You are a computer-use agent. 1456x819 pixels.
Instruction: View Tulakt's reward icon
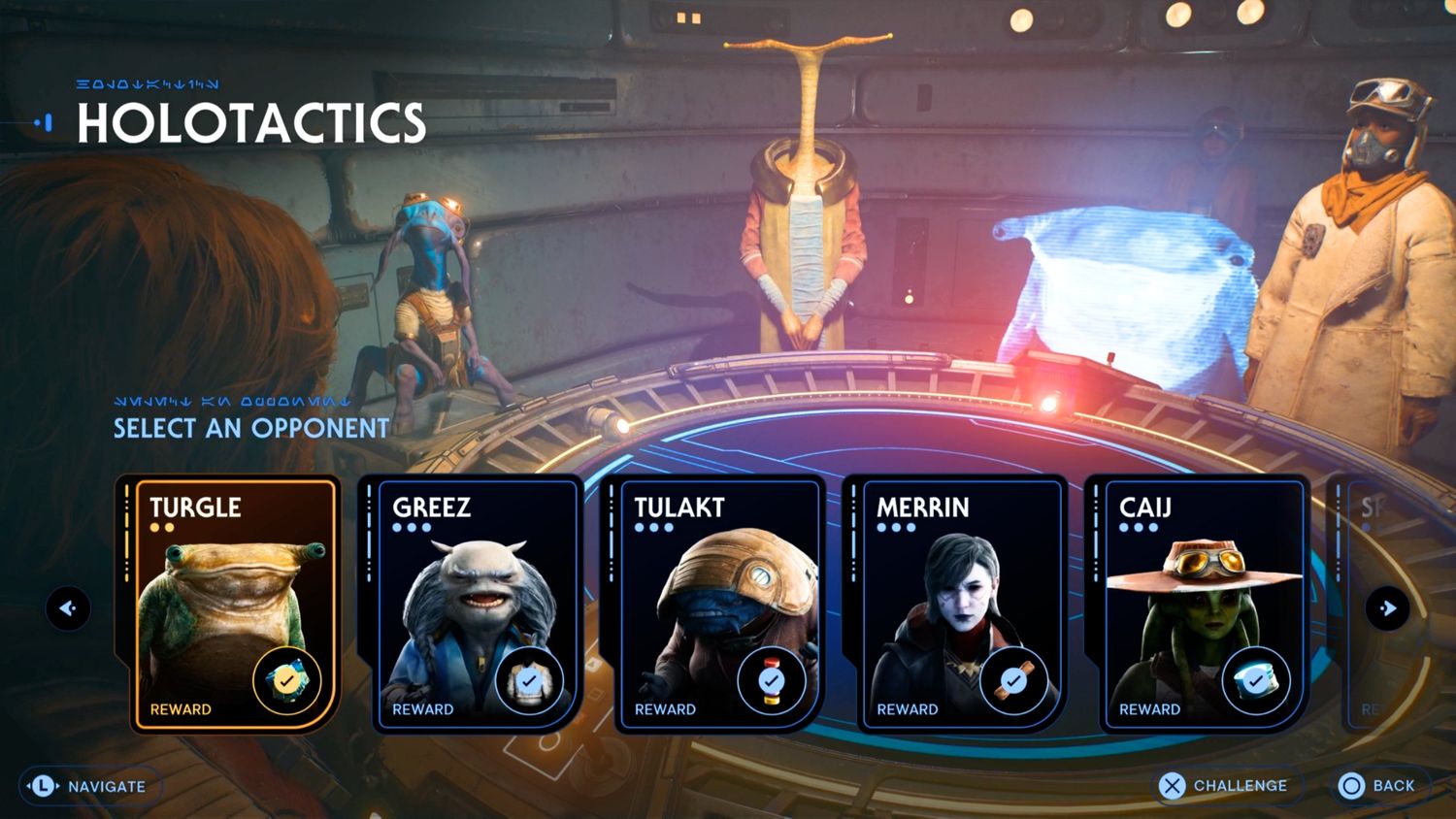[771, 681]
